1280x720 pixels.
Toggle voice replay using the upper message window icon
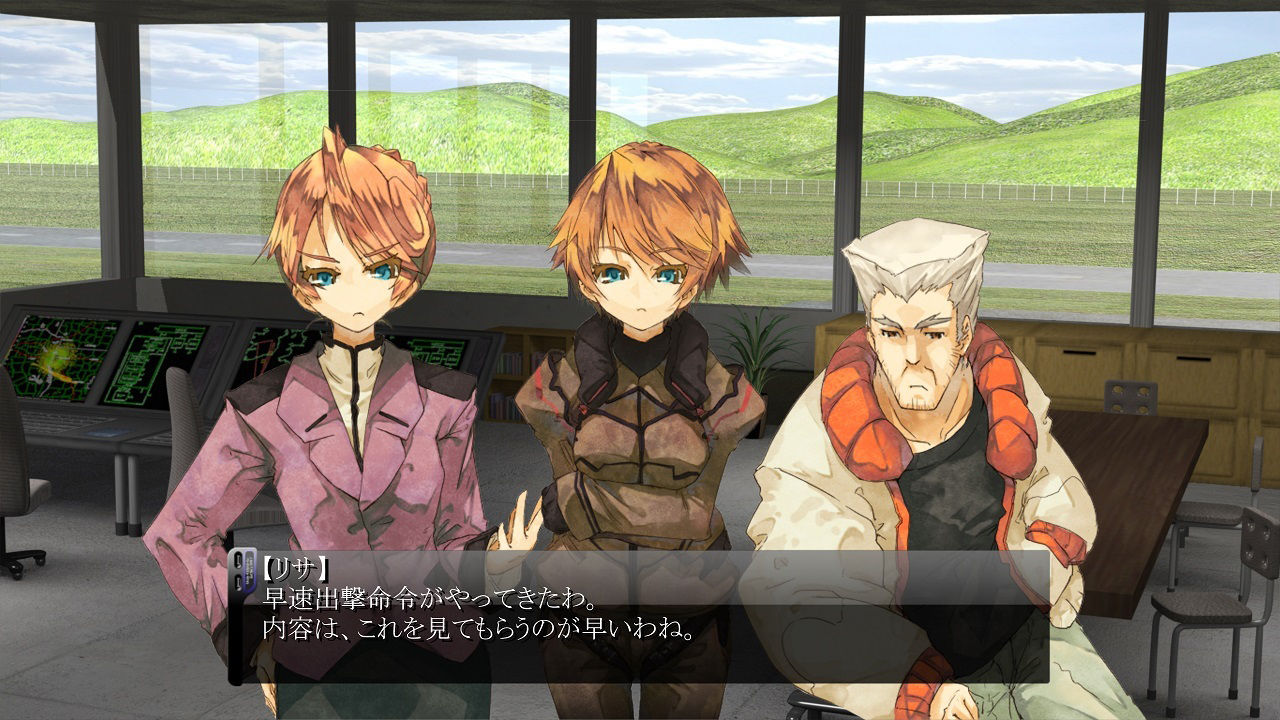click(238, 561)
